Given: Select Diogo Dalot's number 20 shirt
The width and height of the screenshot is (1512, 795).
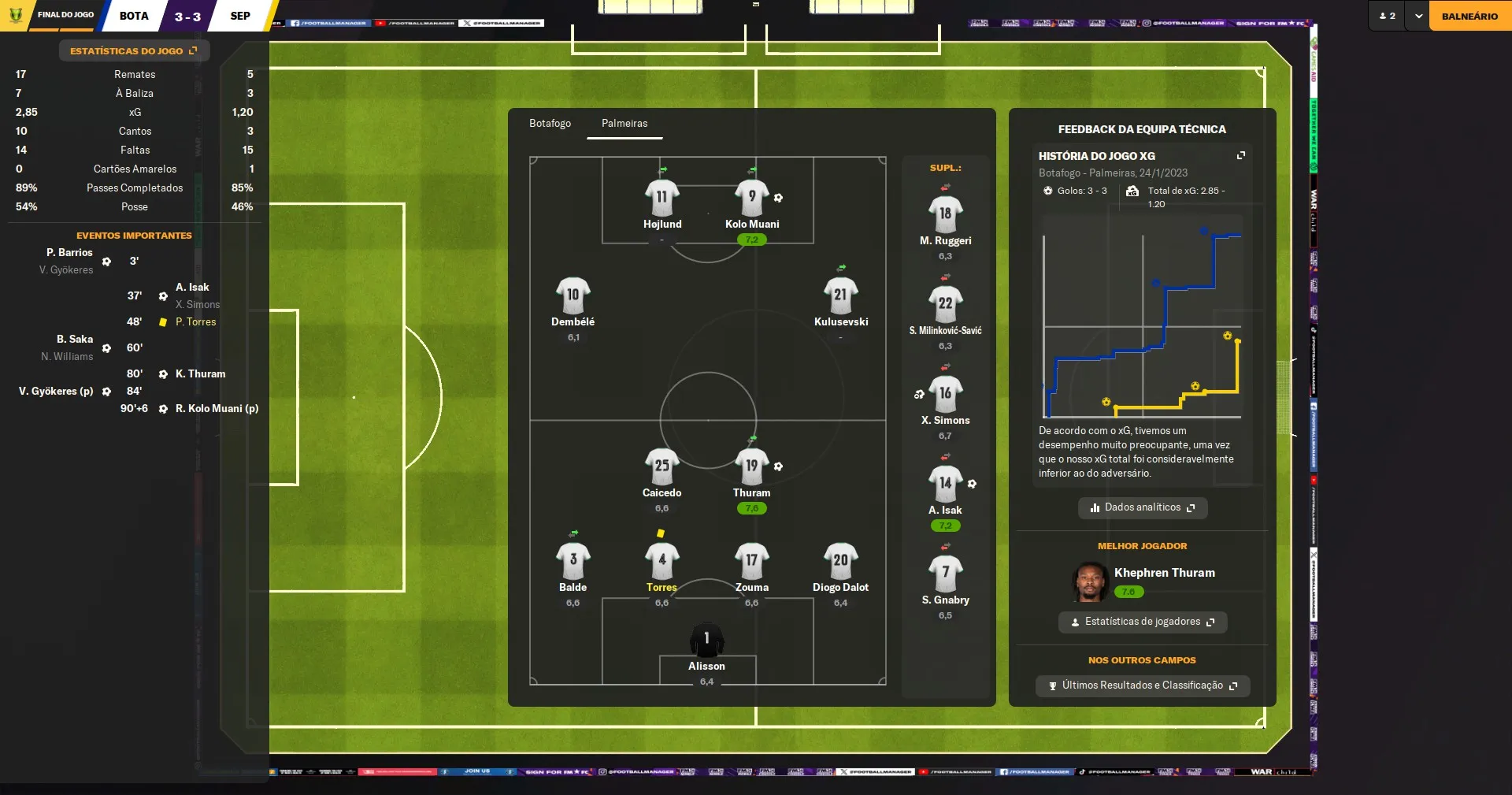Looking at the screenshot, I should 840,560.
